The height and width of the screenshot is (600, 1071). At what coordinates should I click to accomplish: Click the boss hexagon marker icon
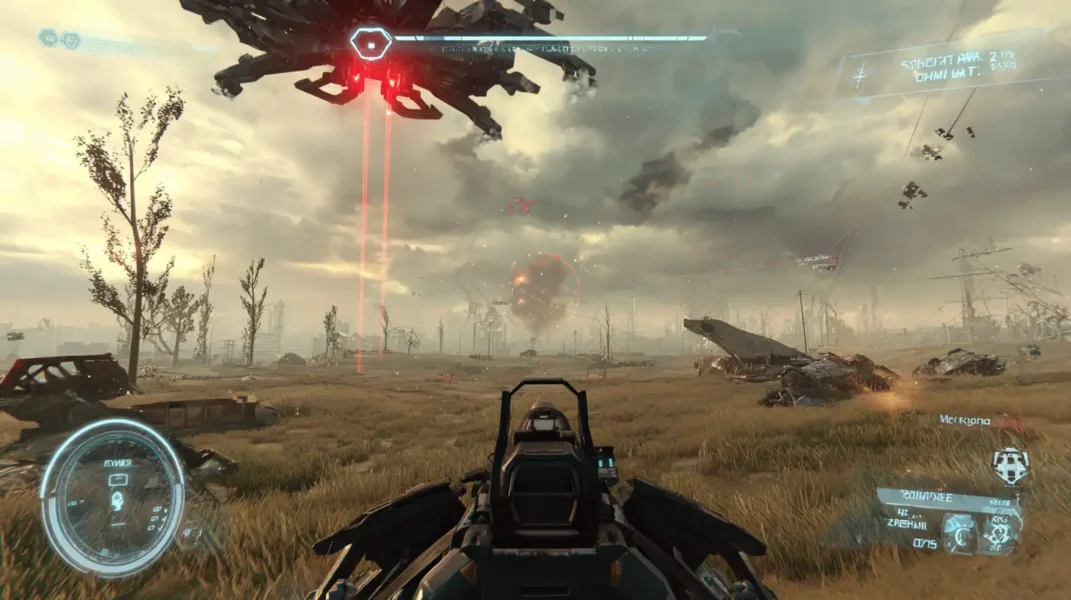(370, 43)
